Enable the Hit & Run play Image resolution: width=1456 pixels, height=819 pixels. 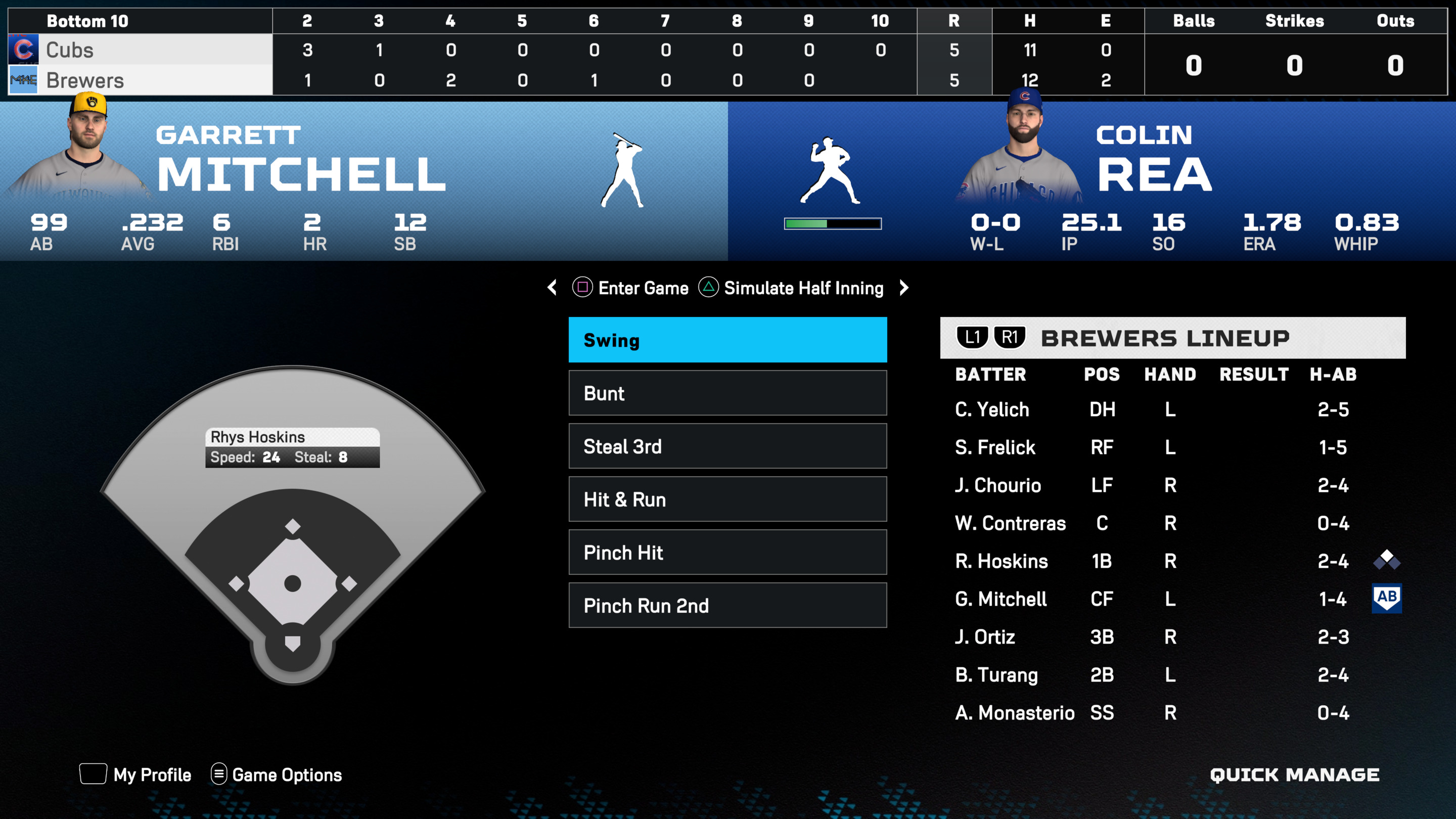[727, 499]
